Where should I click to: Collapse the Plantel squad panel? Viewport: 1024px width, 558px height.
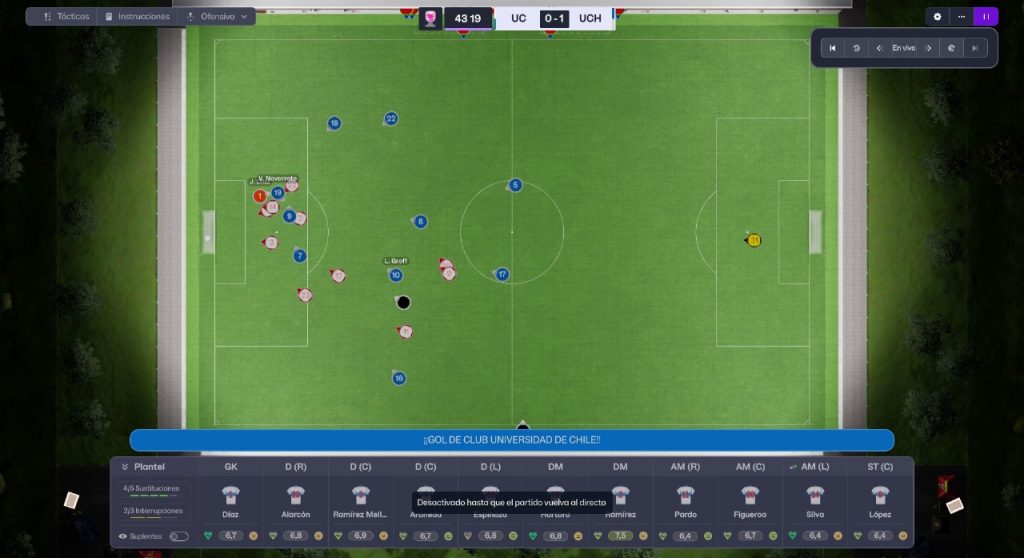click(125, 467)
